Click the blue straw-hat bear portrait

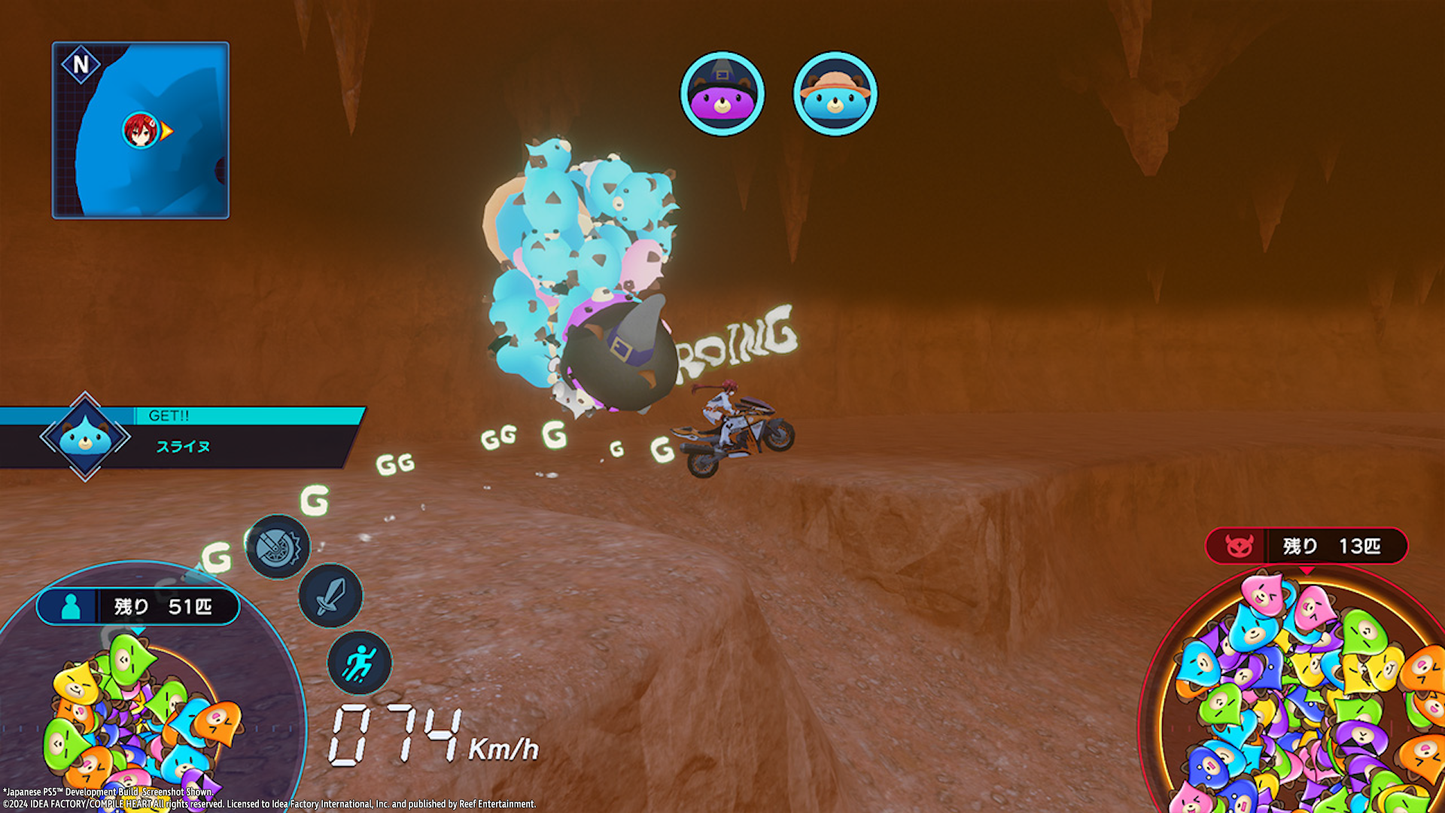pos(836,92)
